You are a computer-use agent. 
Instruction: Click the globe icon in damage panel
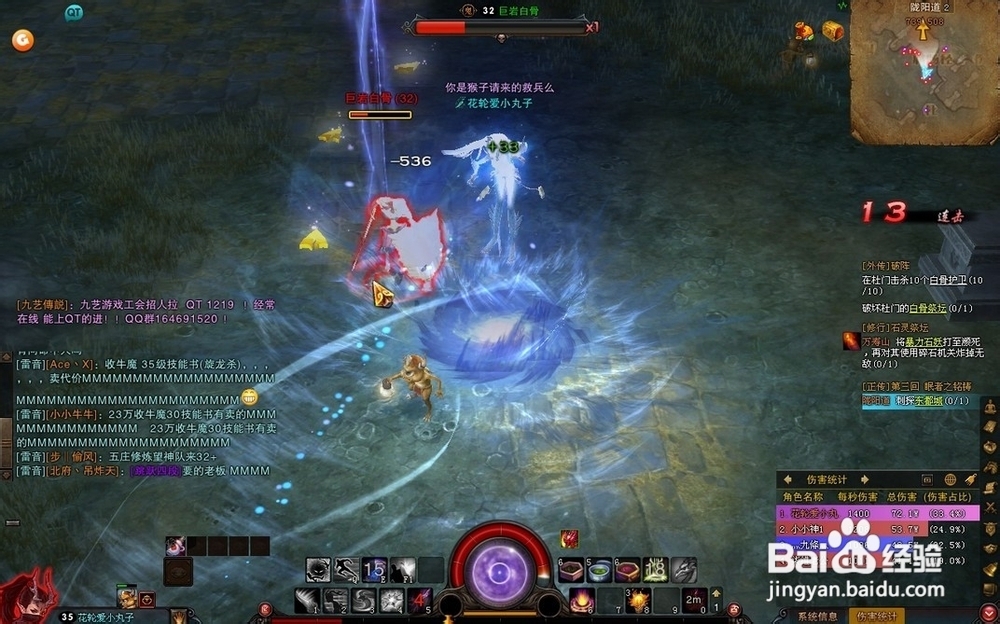(x=949, y=480)
